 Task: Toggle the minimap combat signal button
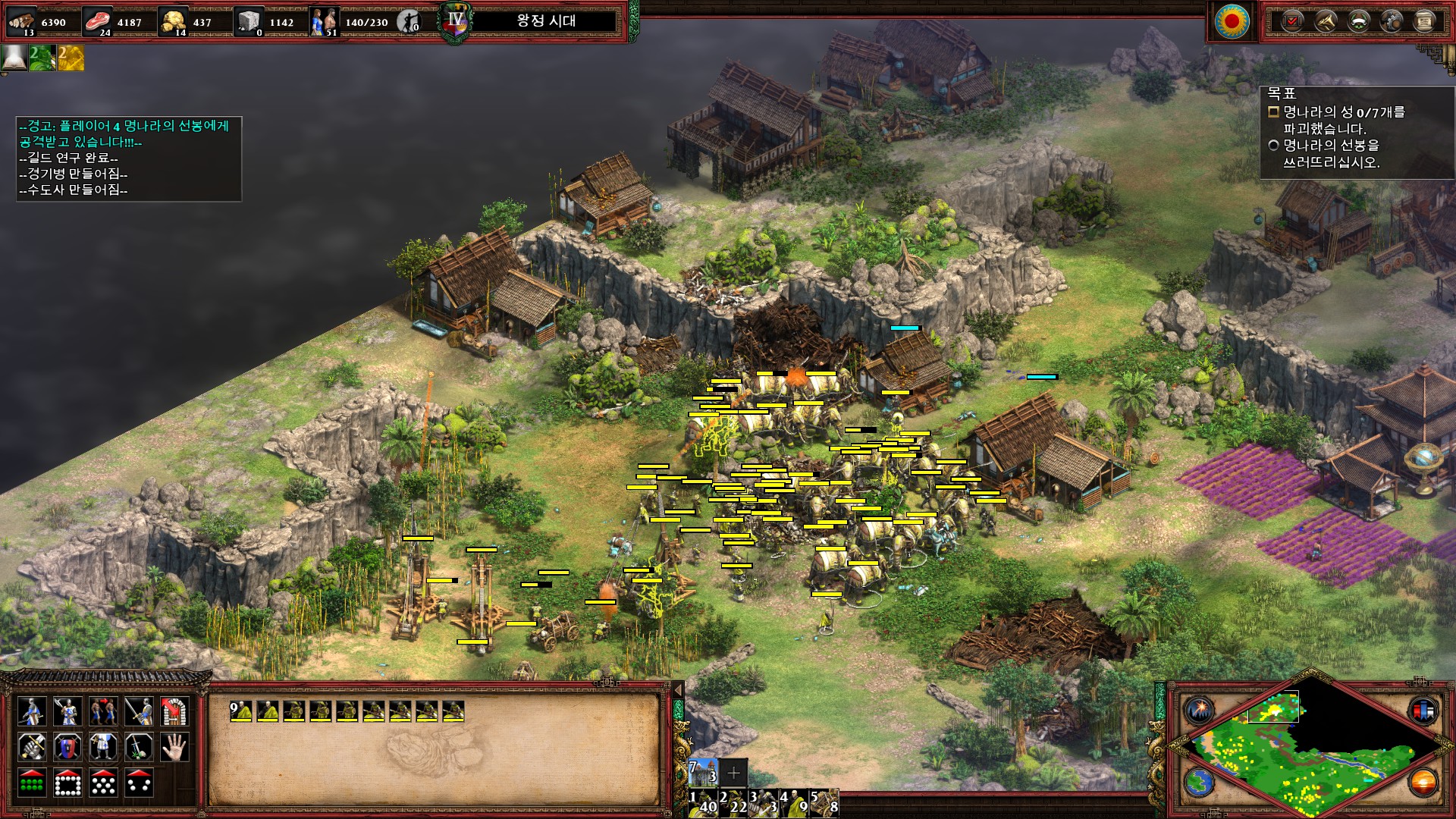(1200, 711)
